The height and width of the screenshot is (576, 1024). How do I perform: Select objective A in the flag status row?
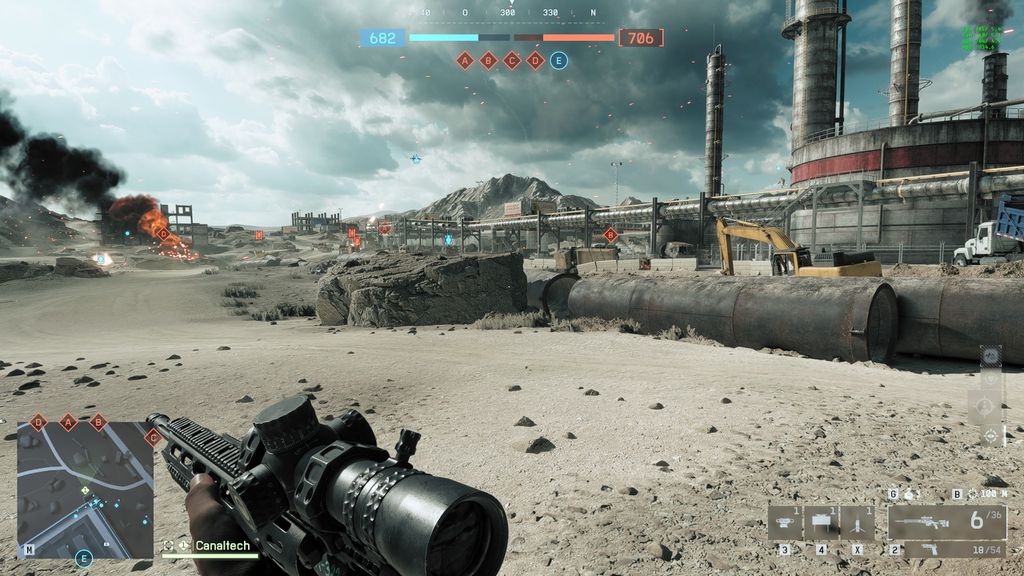(464, 60)
